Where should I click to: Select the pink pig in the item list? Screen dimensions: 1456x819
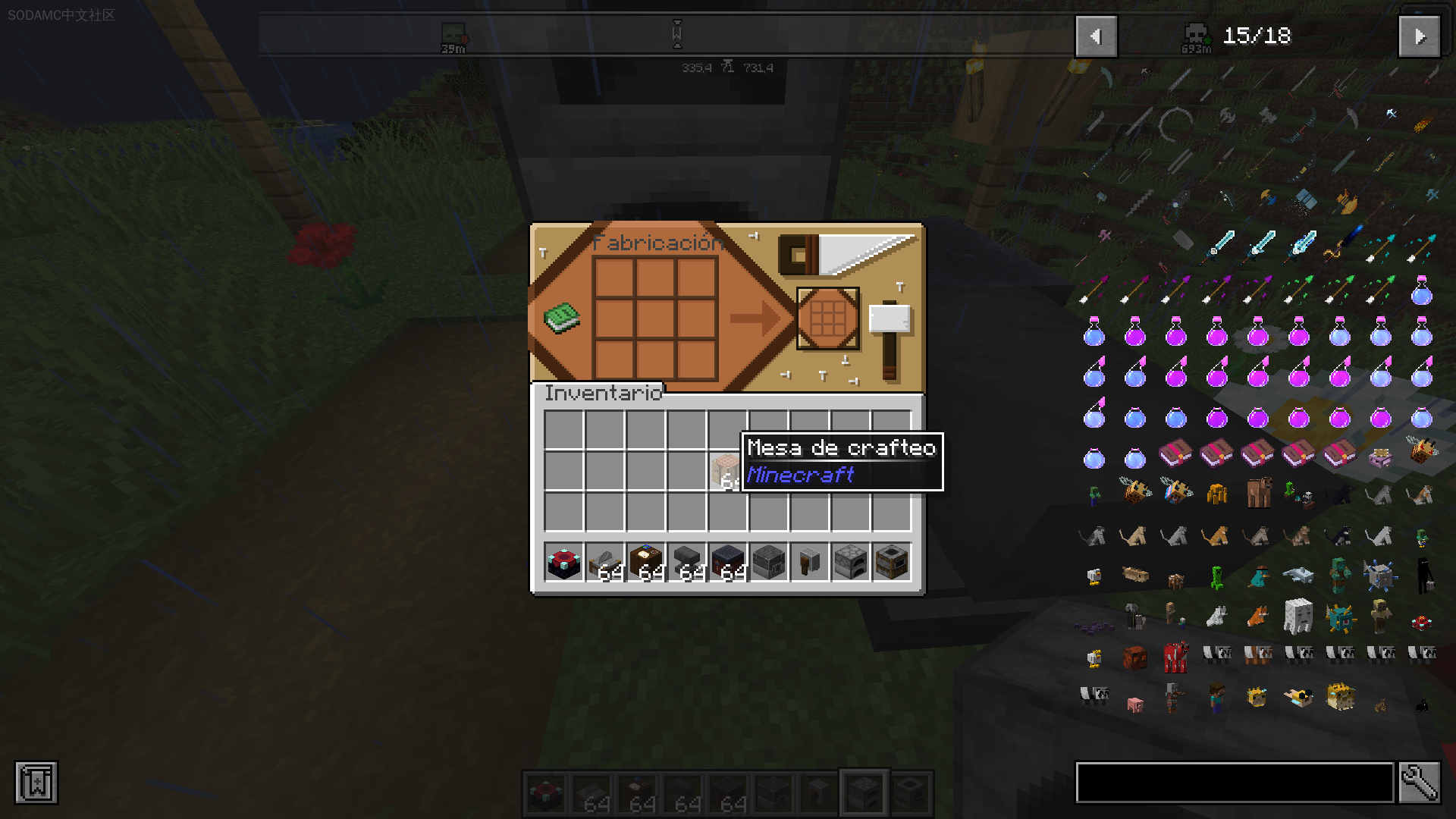click(1134, 704)
